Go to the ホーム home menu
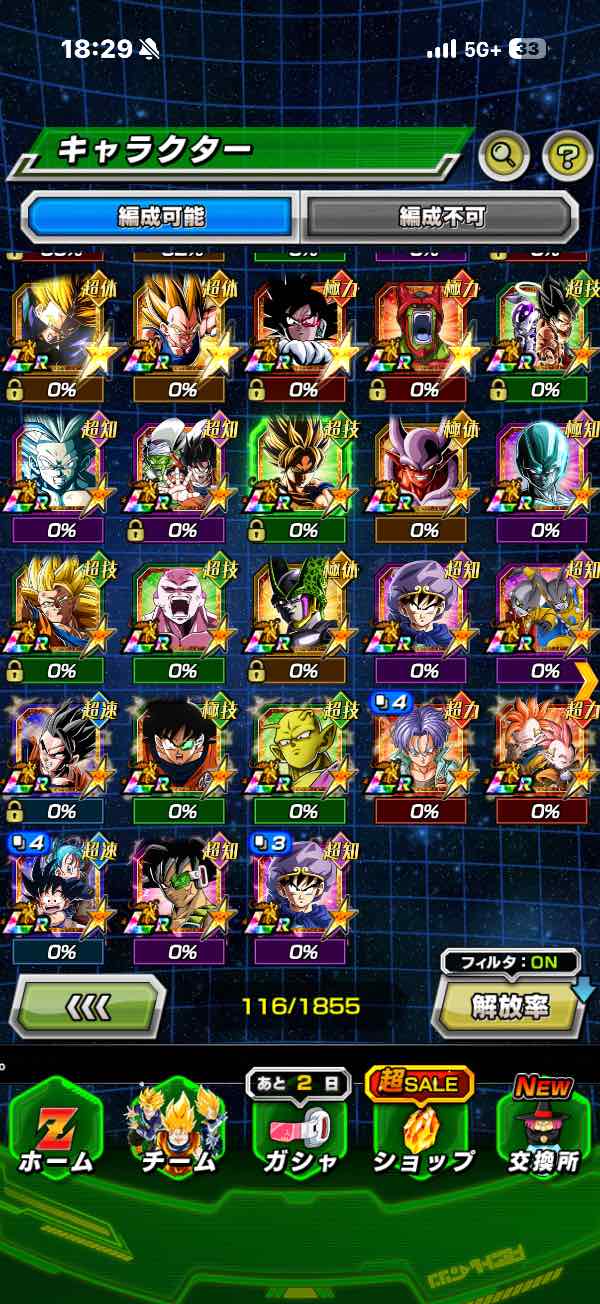Image resolution: width=600 pixels, height=1304 pixels. click(55, 1134)
